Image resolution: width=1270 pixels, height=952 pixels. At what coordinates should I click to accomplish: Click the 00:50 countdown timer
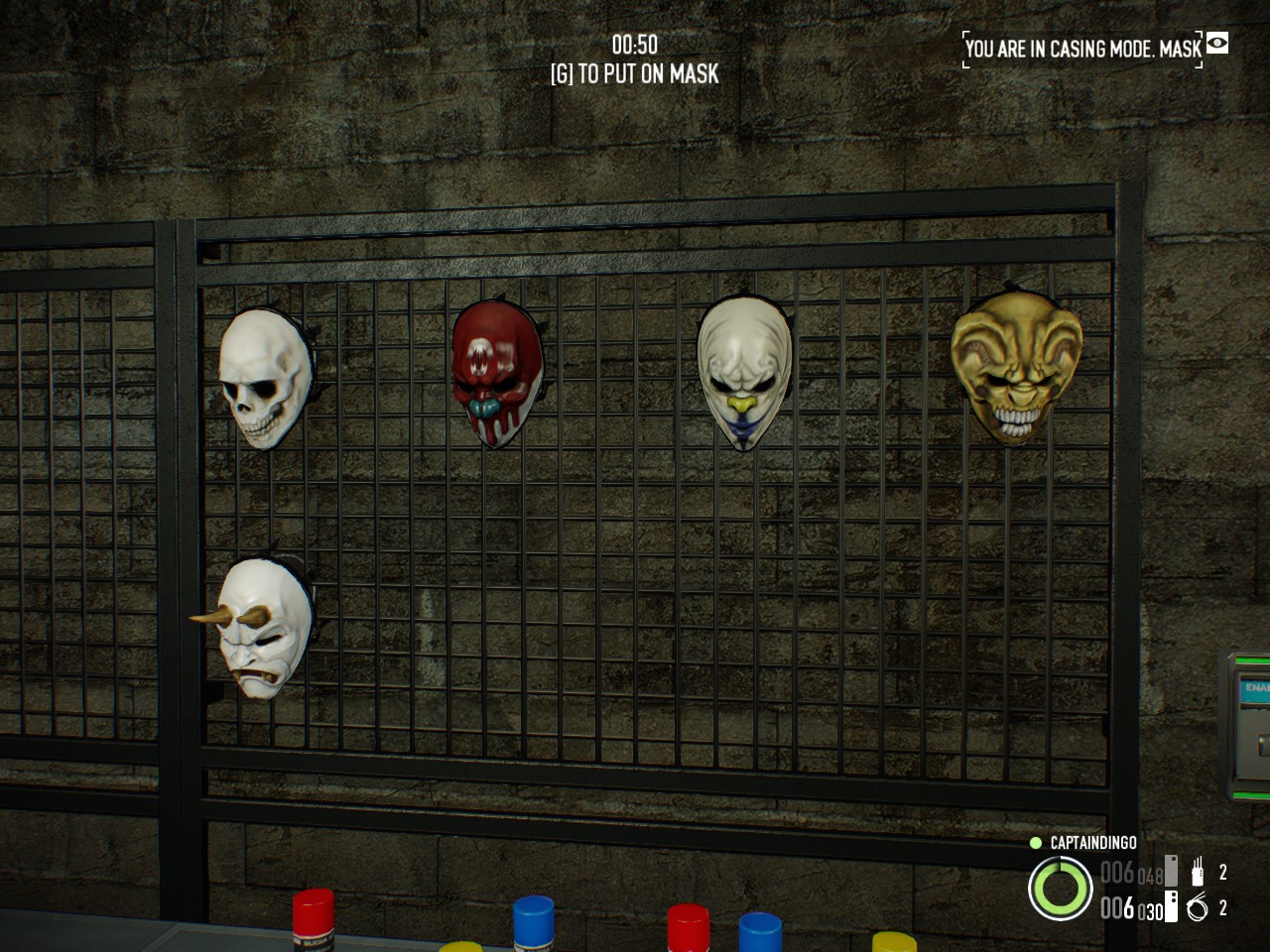point(634,45)
